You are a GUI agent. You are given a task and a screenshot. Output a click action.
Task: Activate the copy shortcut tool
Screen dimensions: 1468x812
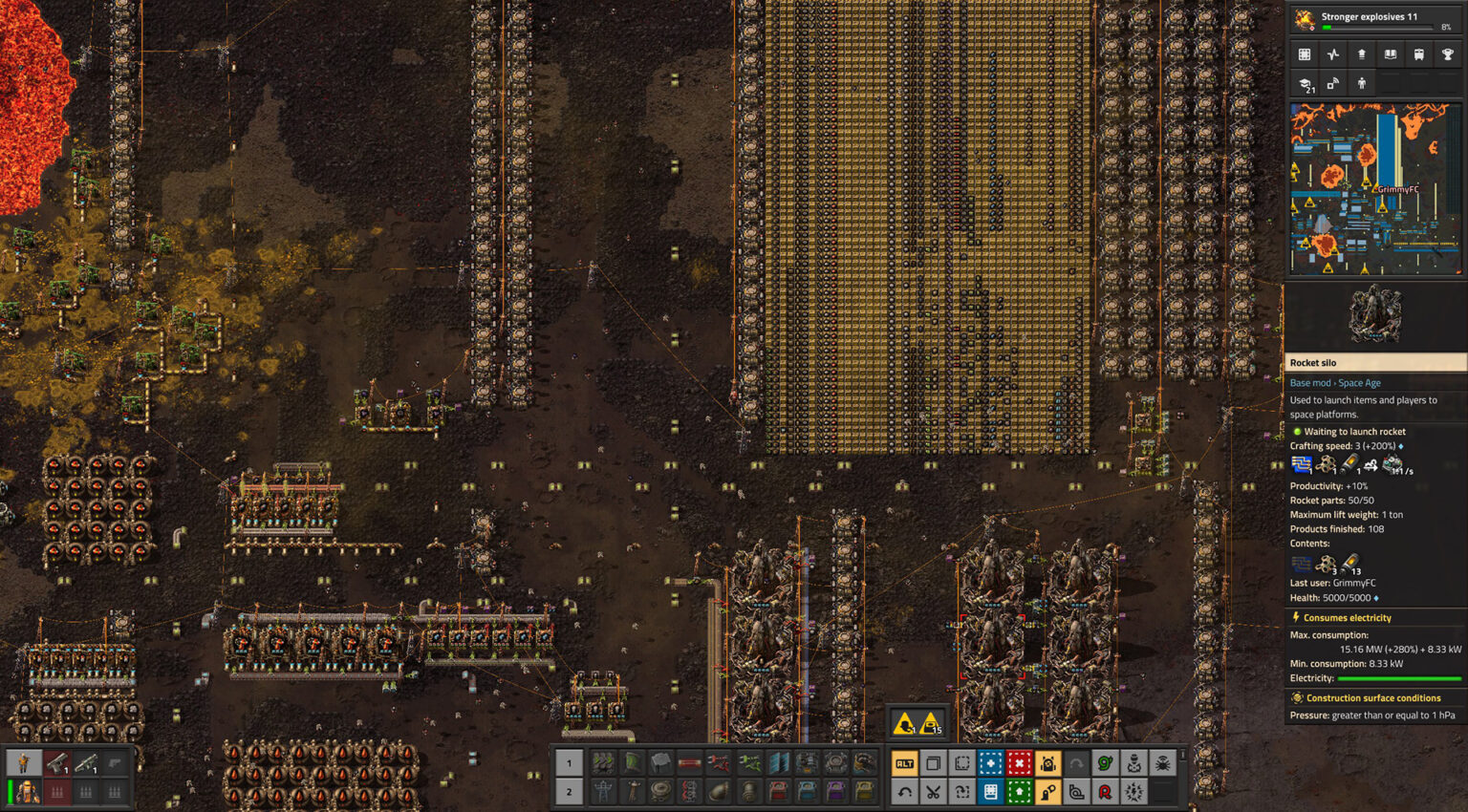click(x=934, y=763)
